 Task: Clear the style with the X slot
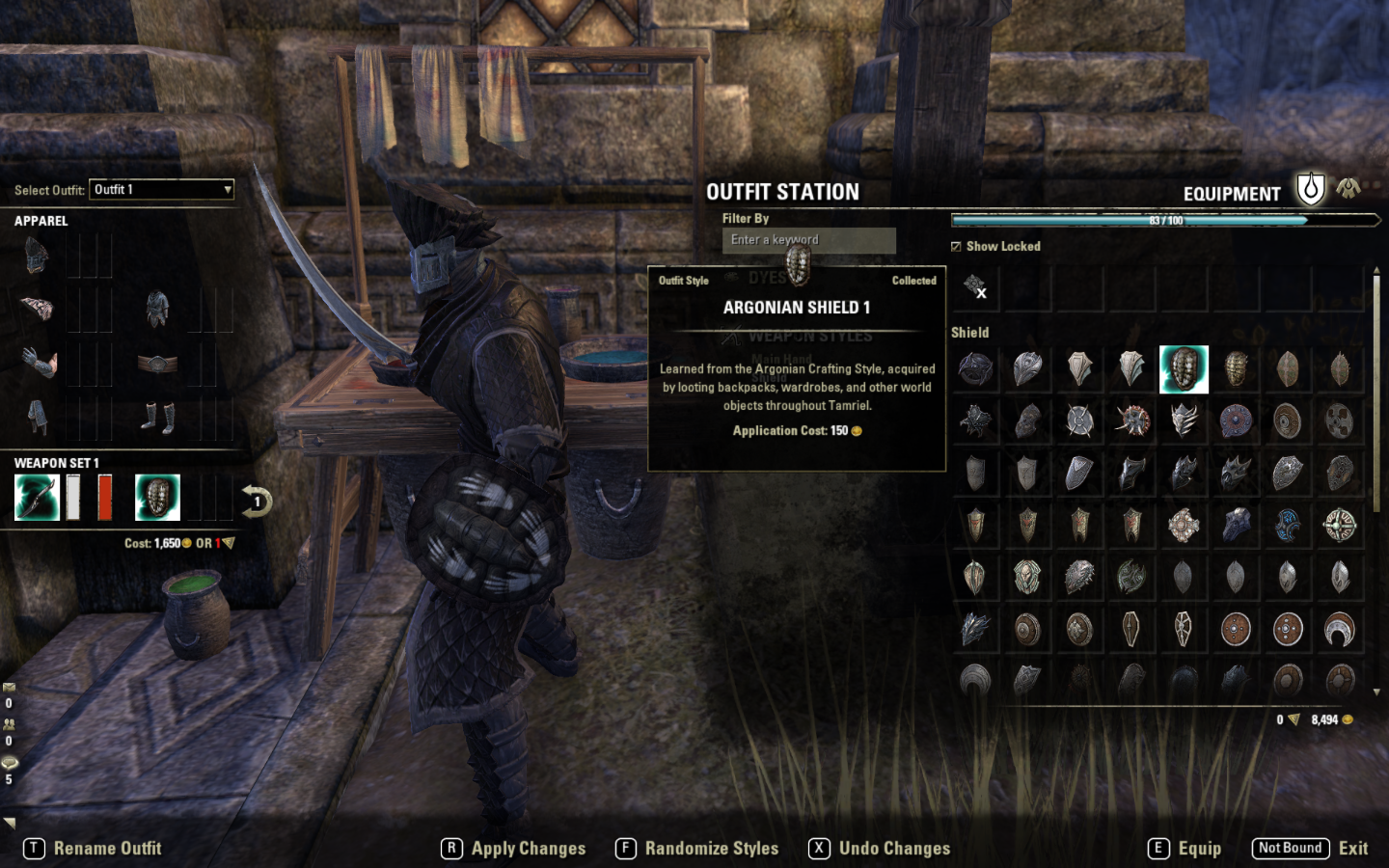point(975,287)
